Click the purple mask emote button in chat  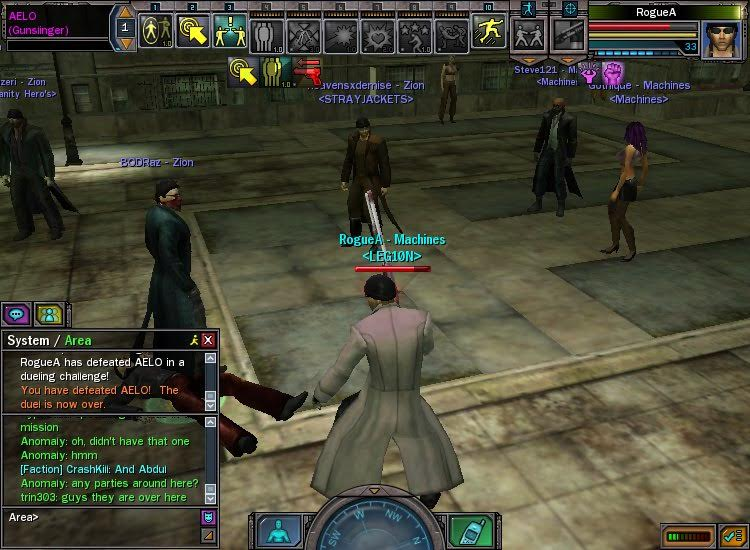coord(208,517)
